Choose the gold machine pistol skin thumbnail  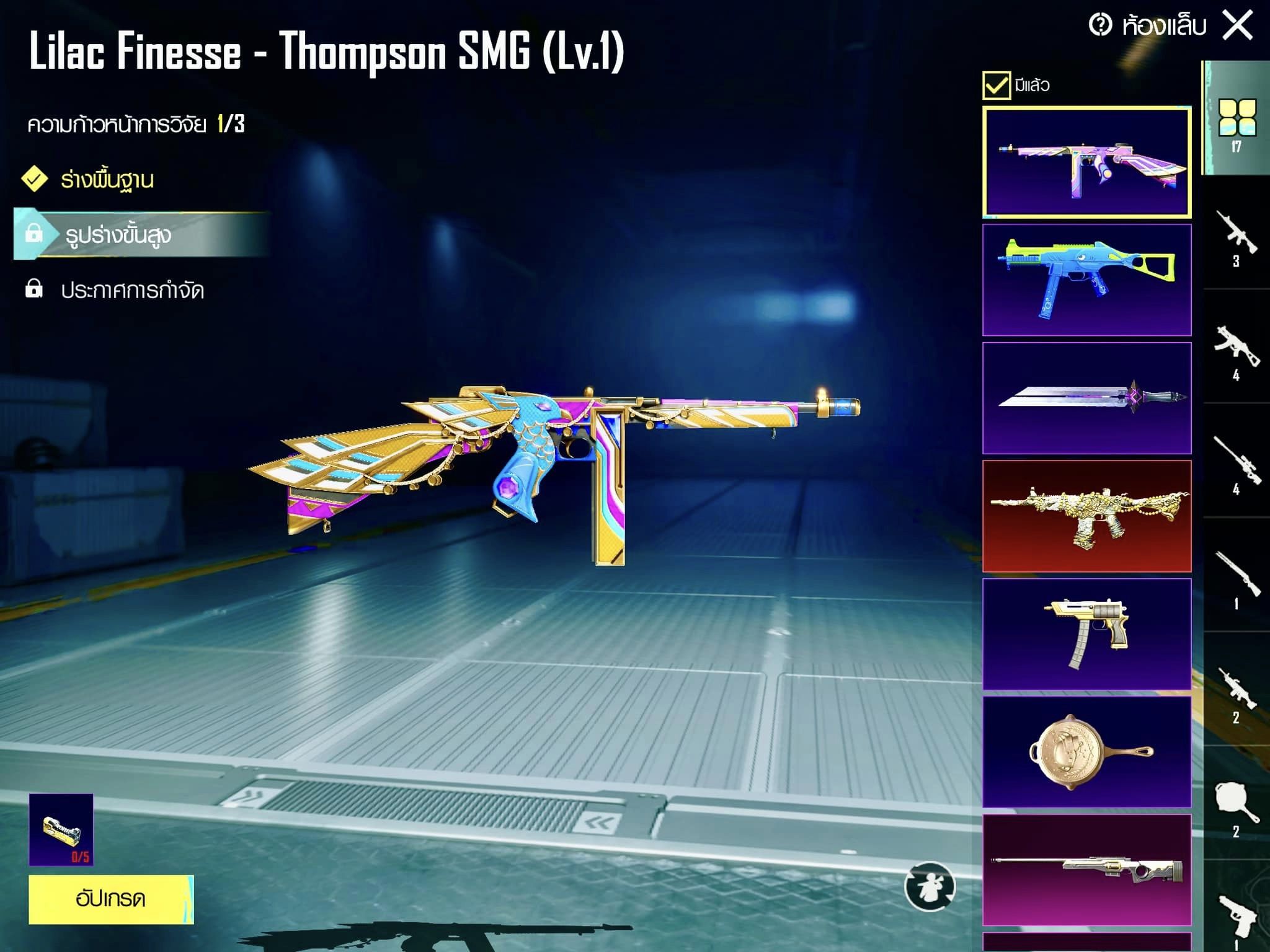pyautogui.click(x=1086, y=633)
